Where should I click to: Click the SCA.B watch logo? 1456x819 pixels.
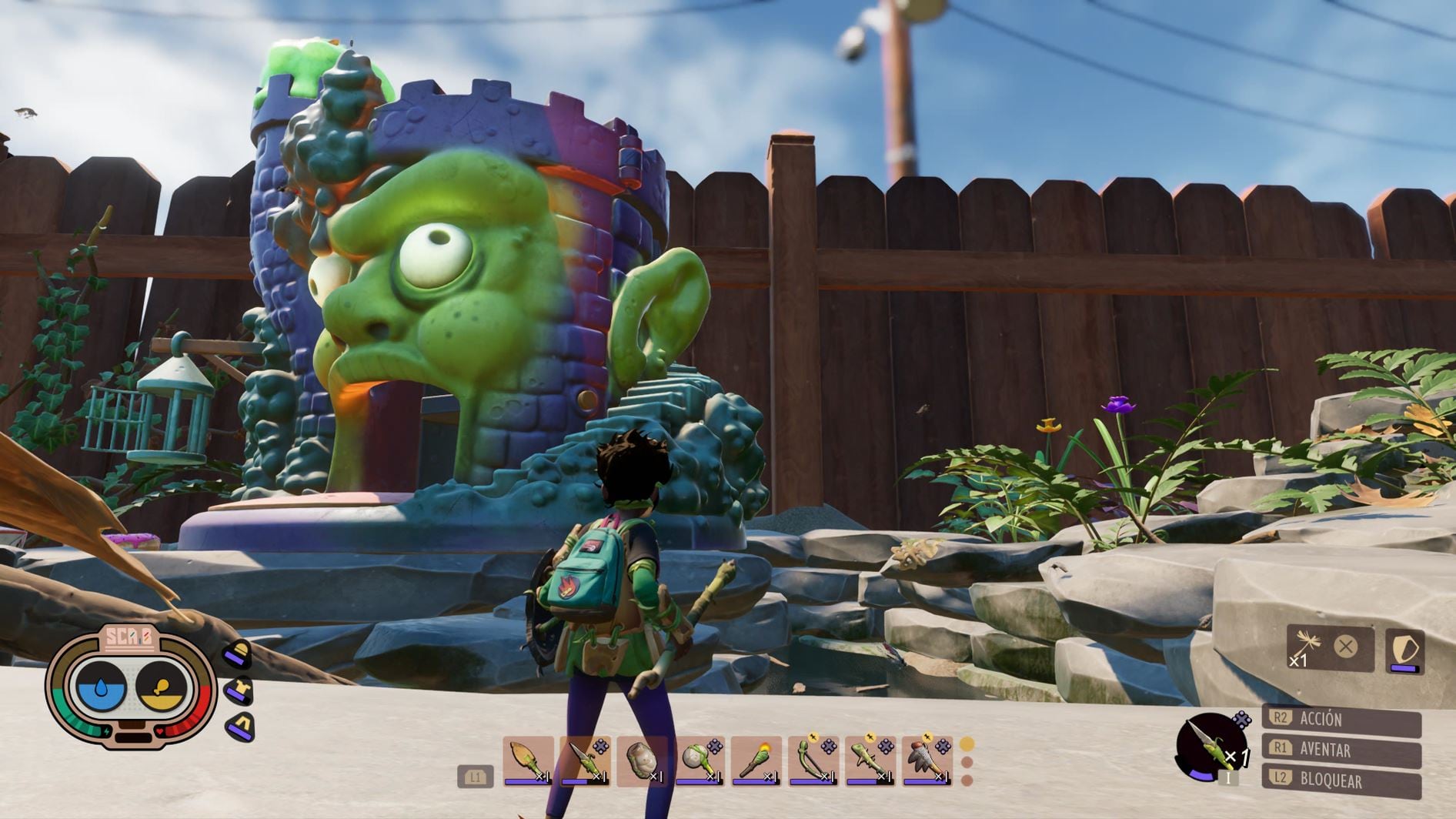point(129,638)
